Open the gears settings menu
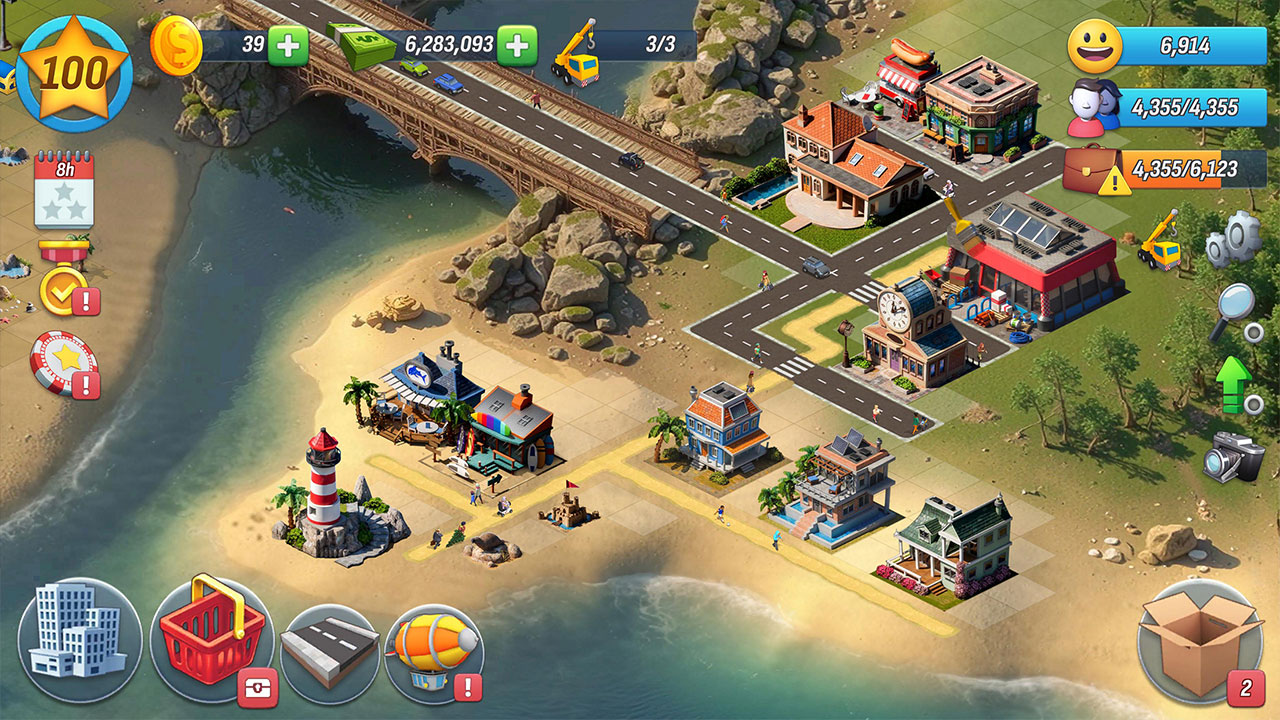This screenshot has width=1280, height=720. point(1231,240)
